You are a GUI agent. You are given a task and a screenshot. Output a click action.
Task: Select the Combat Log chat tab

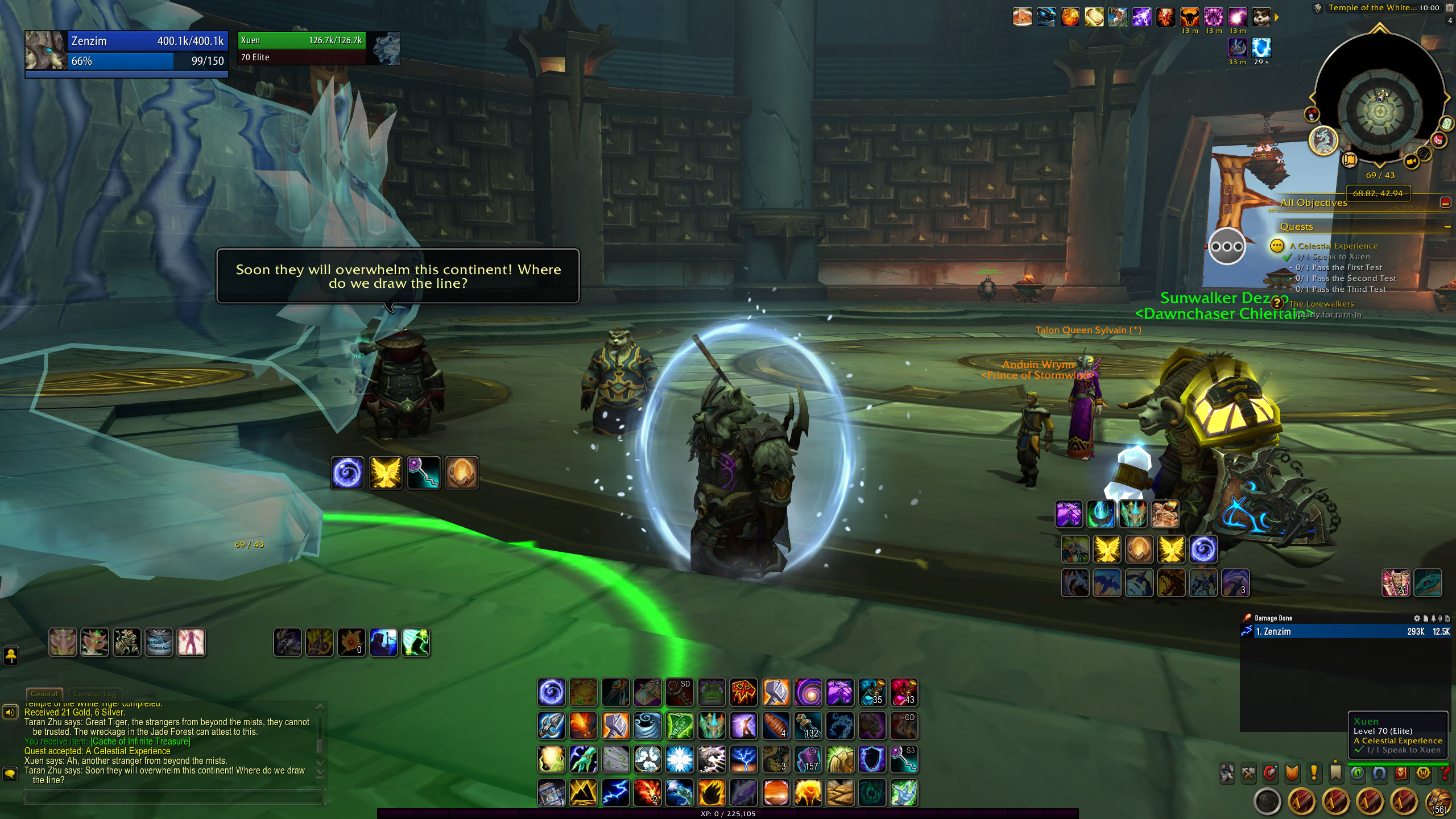[x=94, y=693]
